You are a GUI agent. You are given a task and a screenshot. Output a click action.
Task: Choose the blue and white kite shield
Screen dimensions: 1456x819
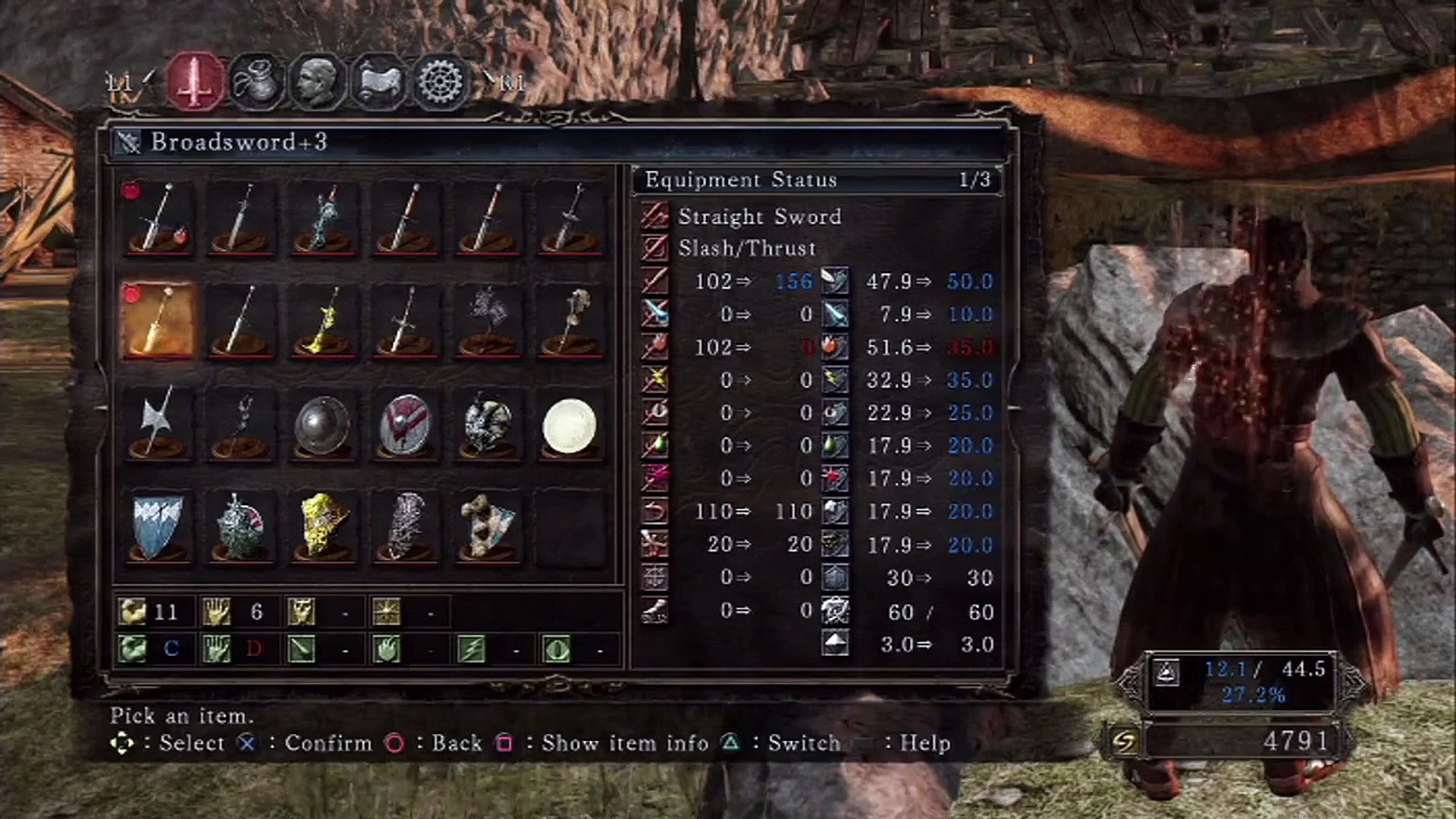[158, 527]
